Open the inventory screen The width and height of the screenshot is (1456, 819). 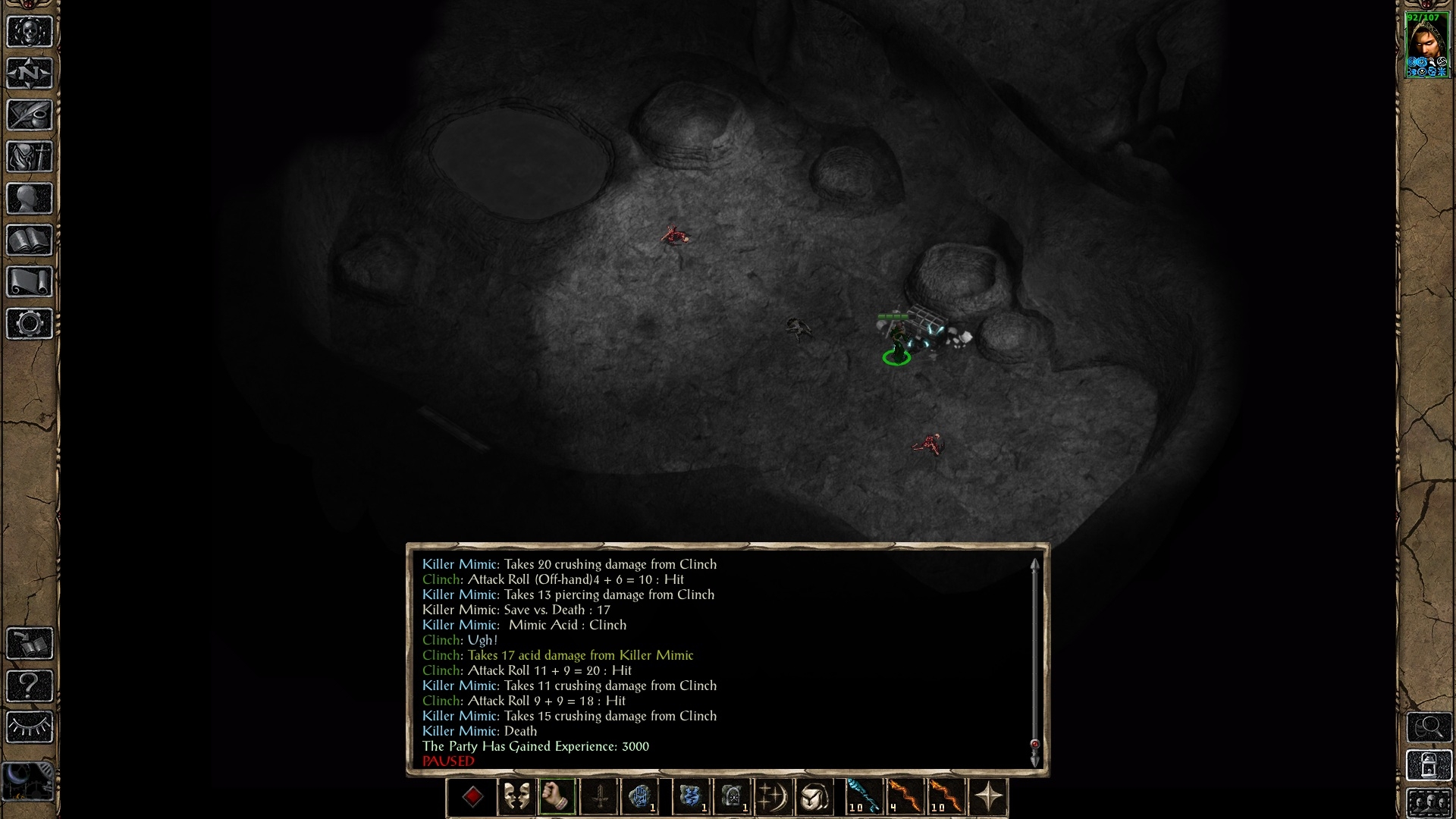(x=30, y=157)
